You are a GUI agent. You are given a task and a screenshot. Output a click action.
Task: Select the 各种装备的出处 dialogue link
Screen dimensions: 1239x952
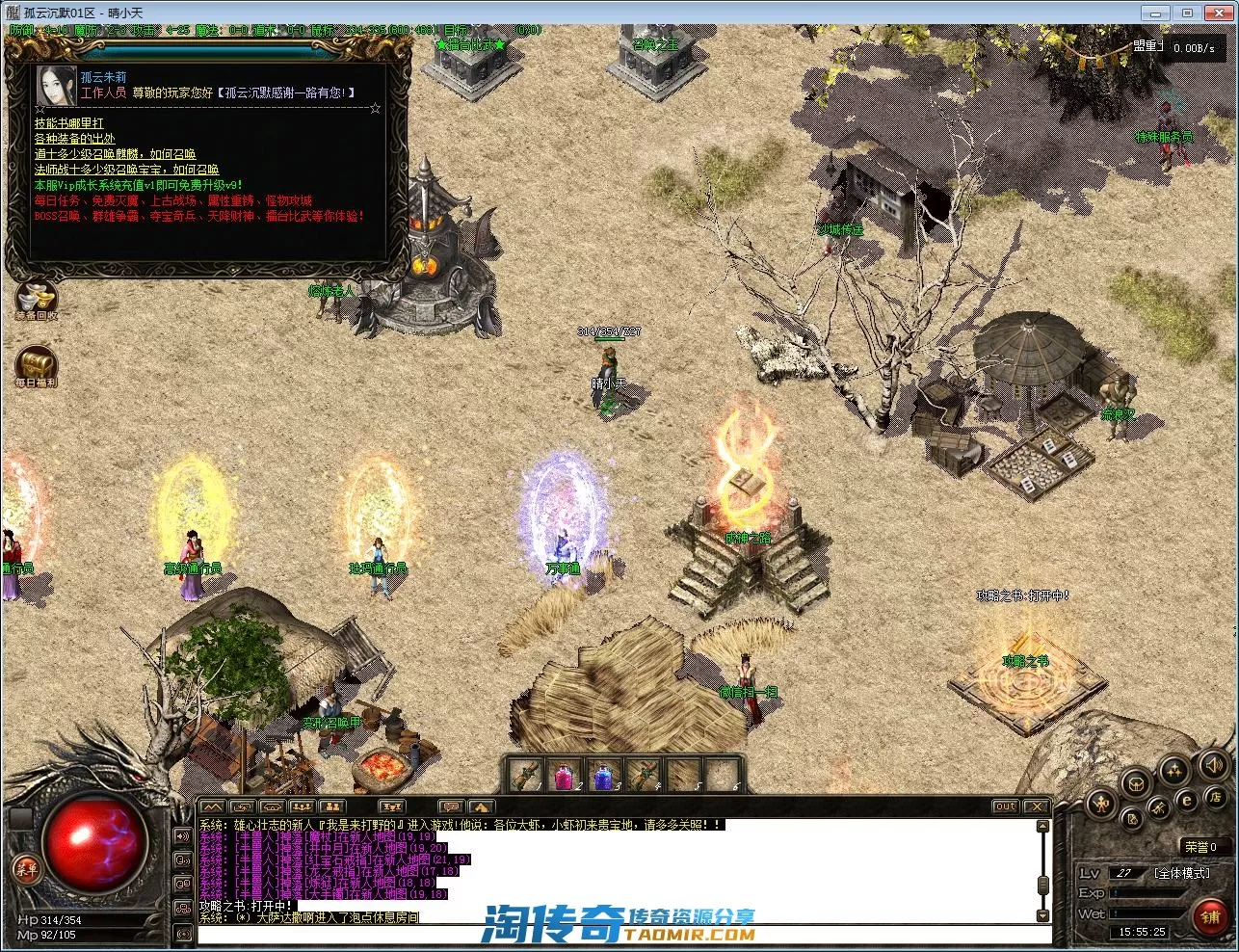point(74,139)
